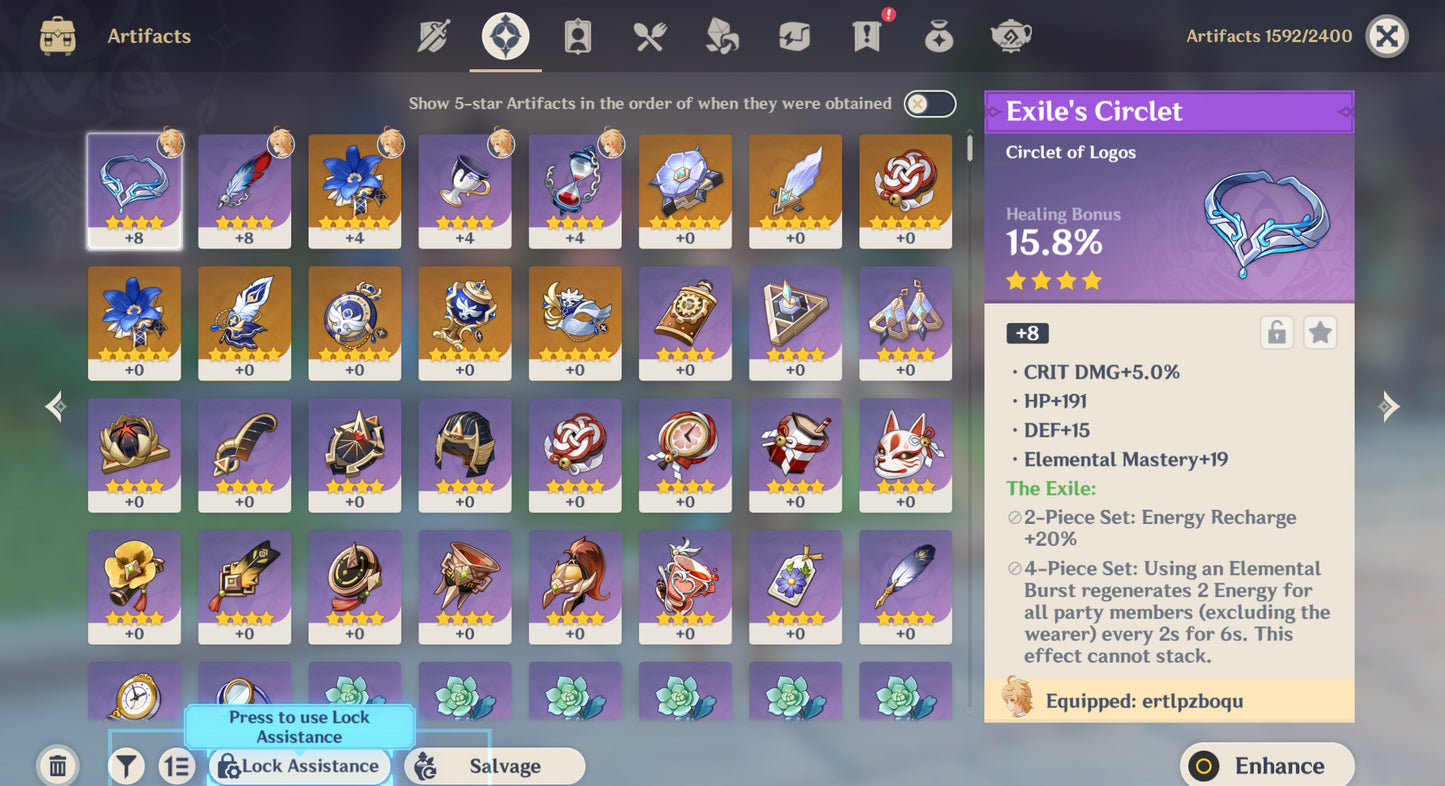The width and height of the screenshot is (1445, 786).
Task: Open the sorting options icon
Action: pos(177,765)
